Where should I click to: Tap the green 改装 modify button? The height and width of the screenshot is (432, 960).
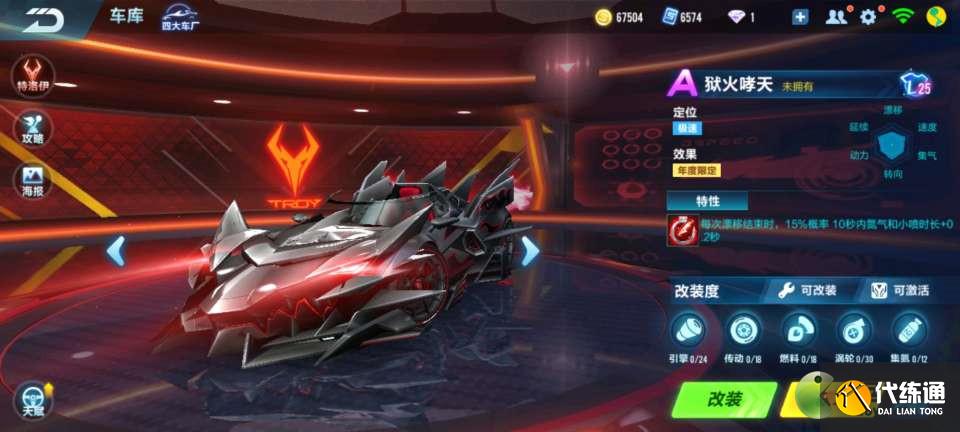click(x=725, y=399)
